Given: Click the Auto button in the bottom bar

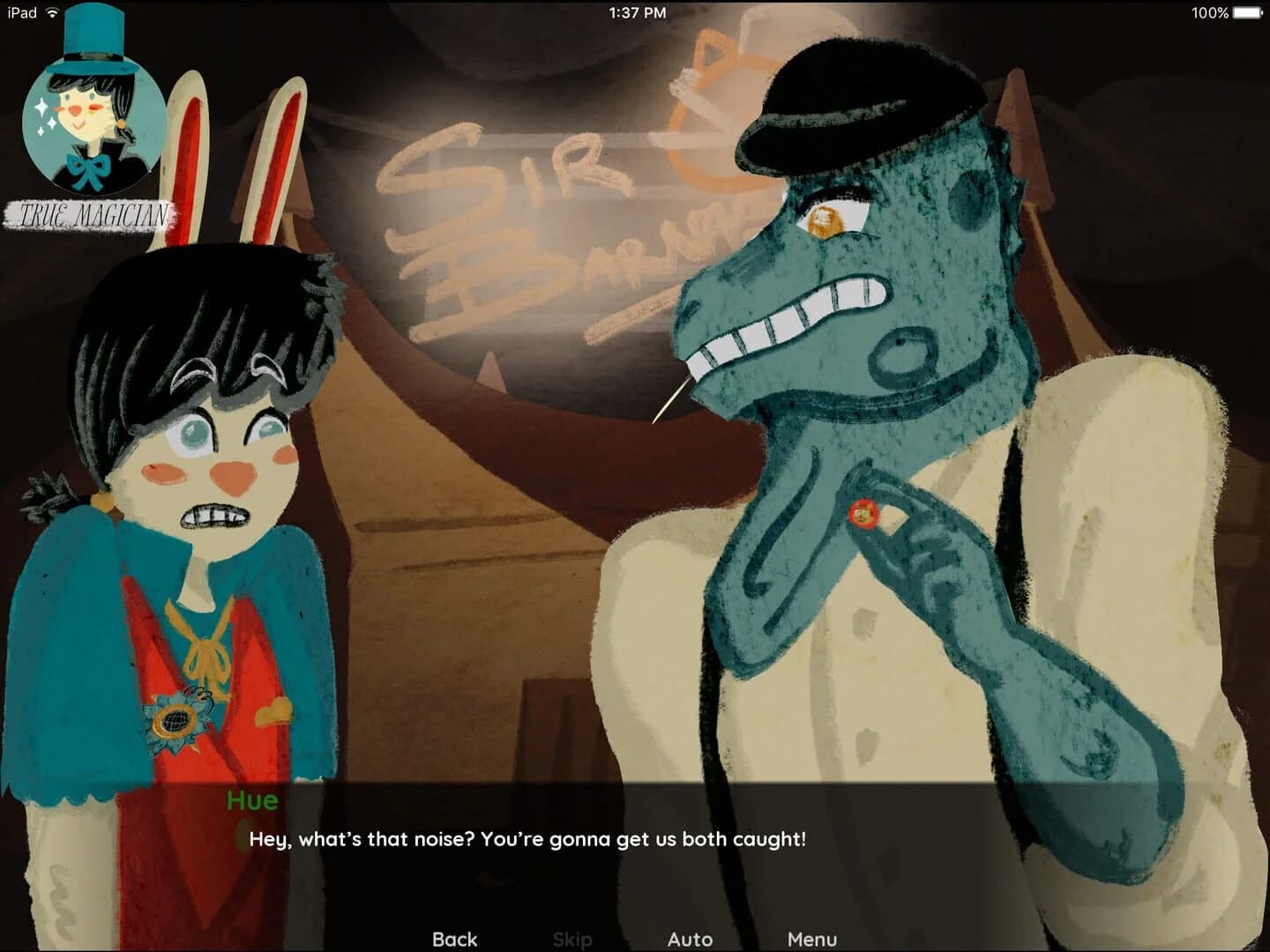Looking at the screenshot, I should click(x=691, y=939).
